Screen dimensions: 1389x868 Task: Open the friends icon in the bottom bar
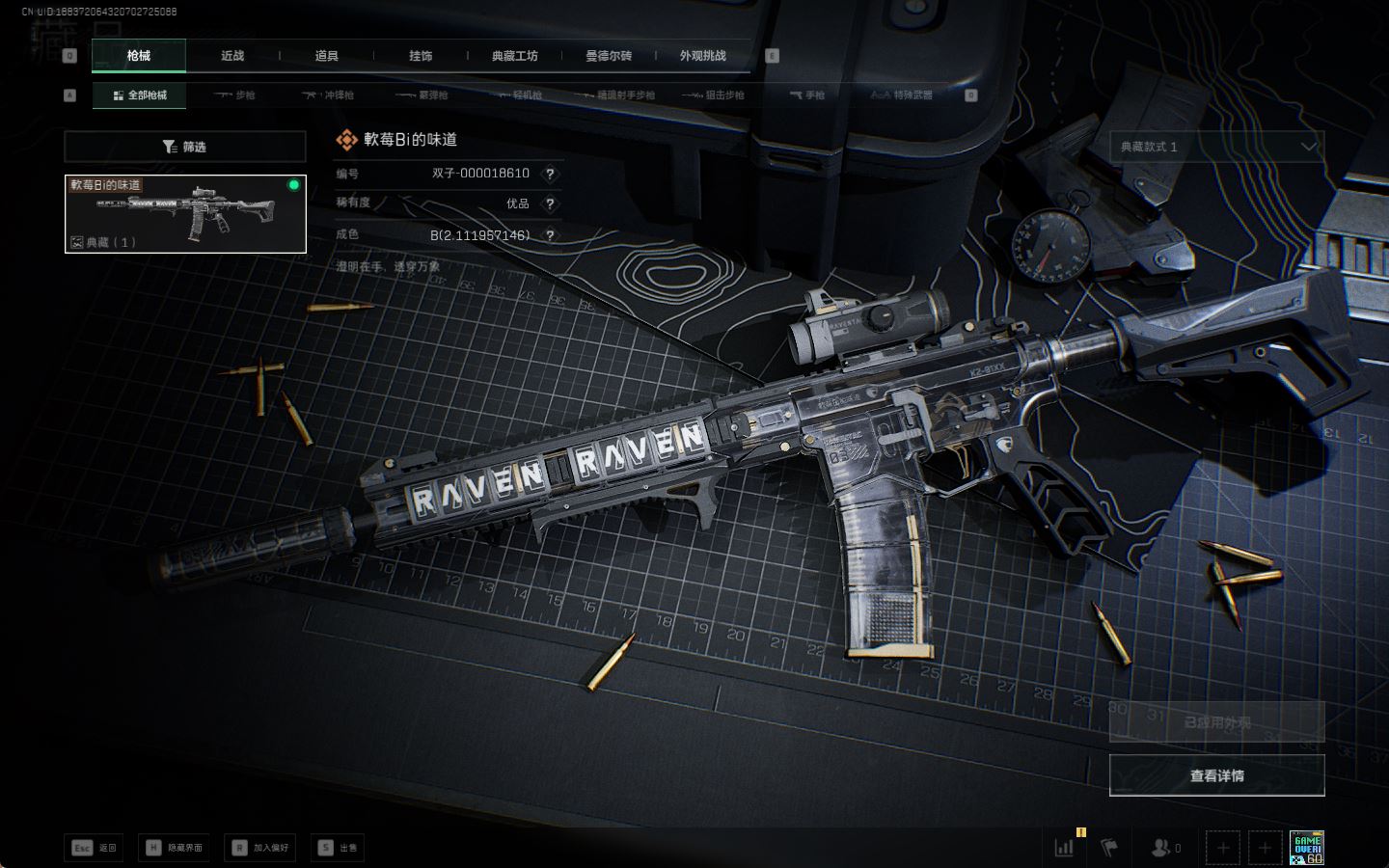coord(1165,848)
